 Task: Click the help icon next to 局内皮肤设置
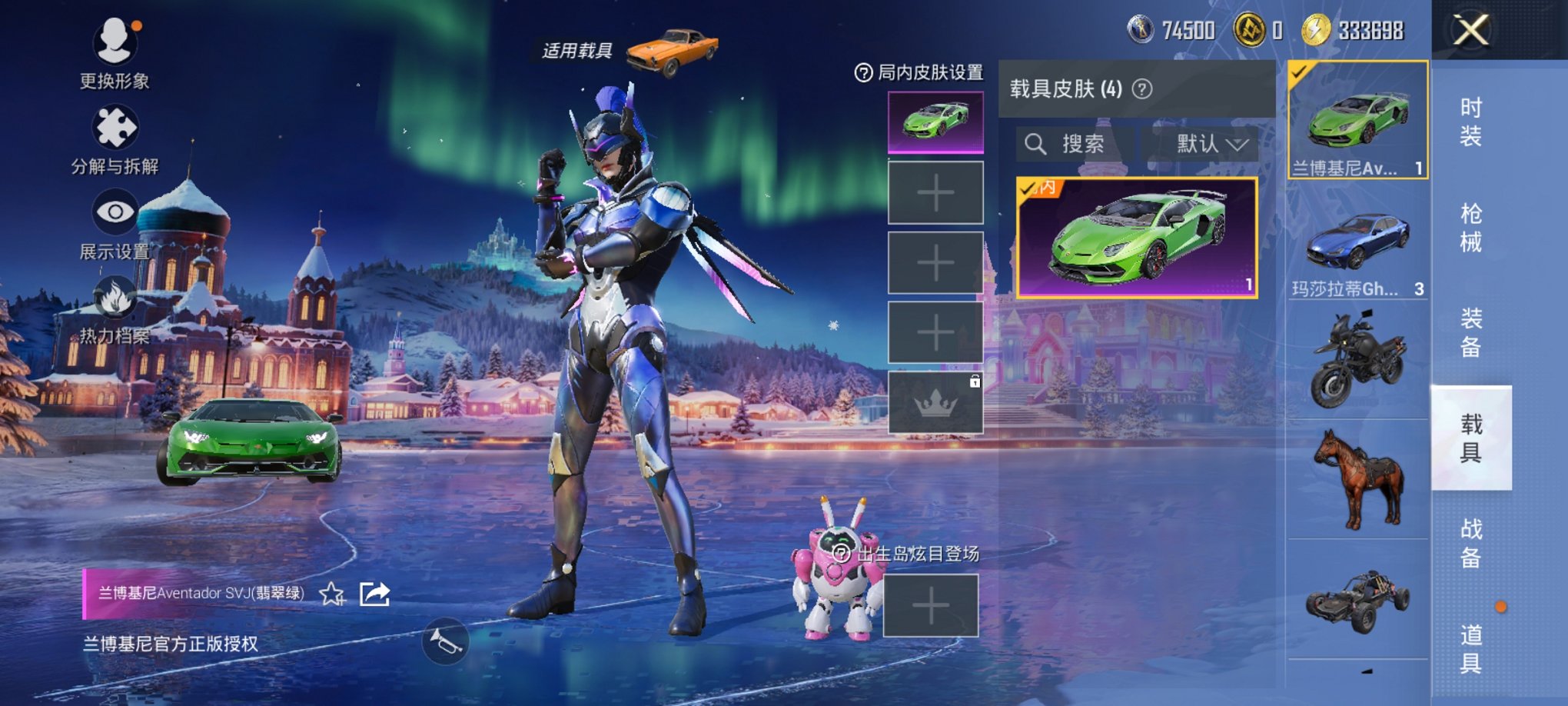click(x=865, y=74)
